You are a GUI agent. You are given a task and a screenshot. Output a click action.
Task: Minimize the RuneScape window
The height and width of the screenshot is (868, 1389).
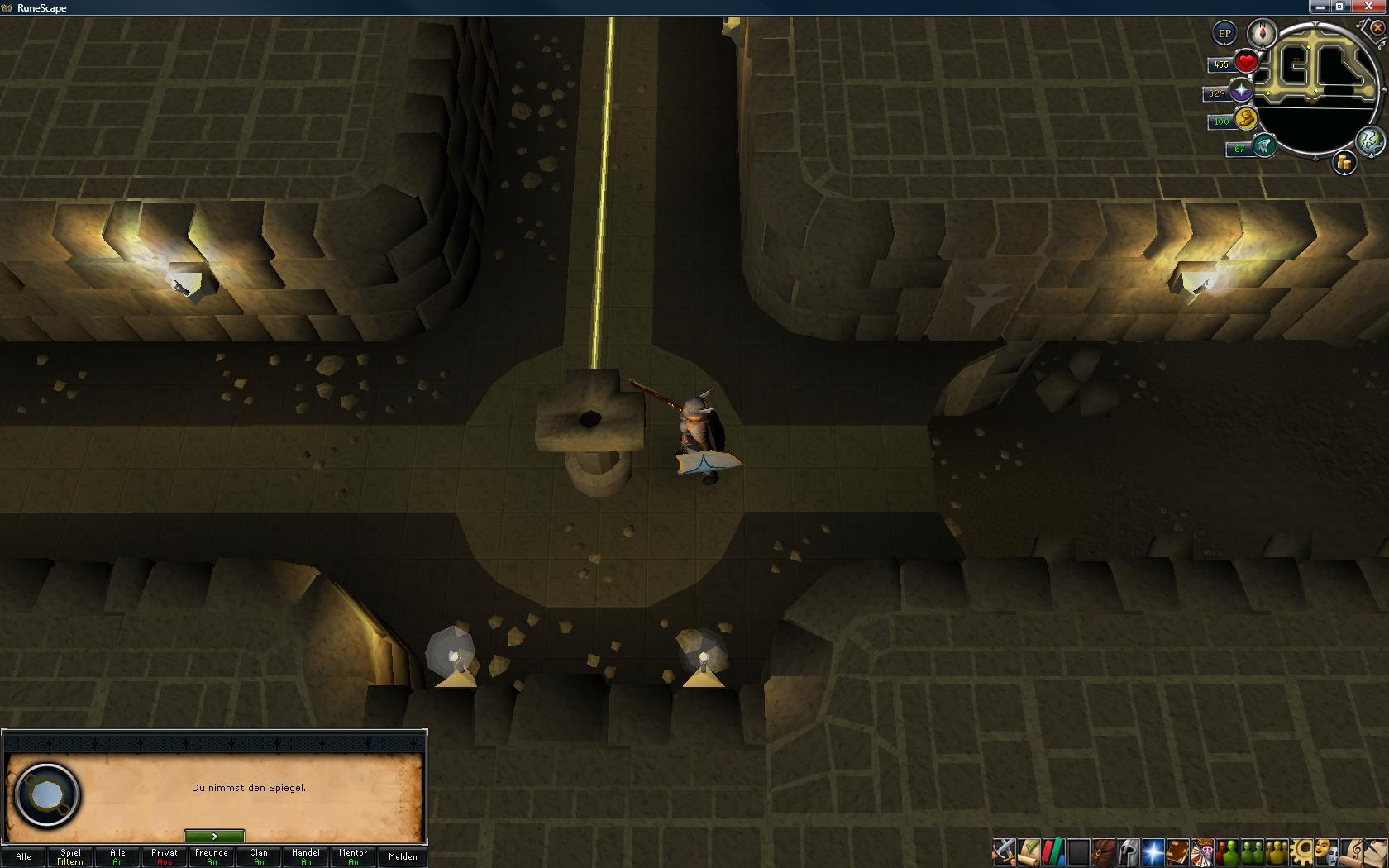(x=1320, y=7)
